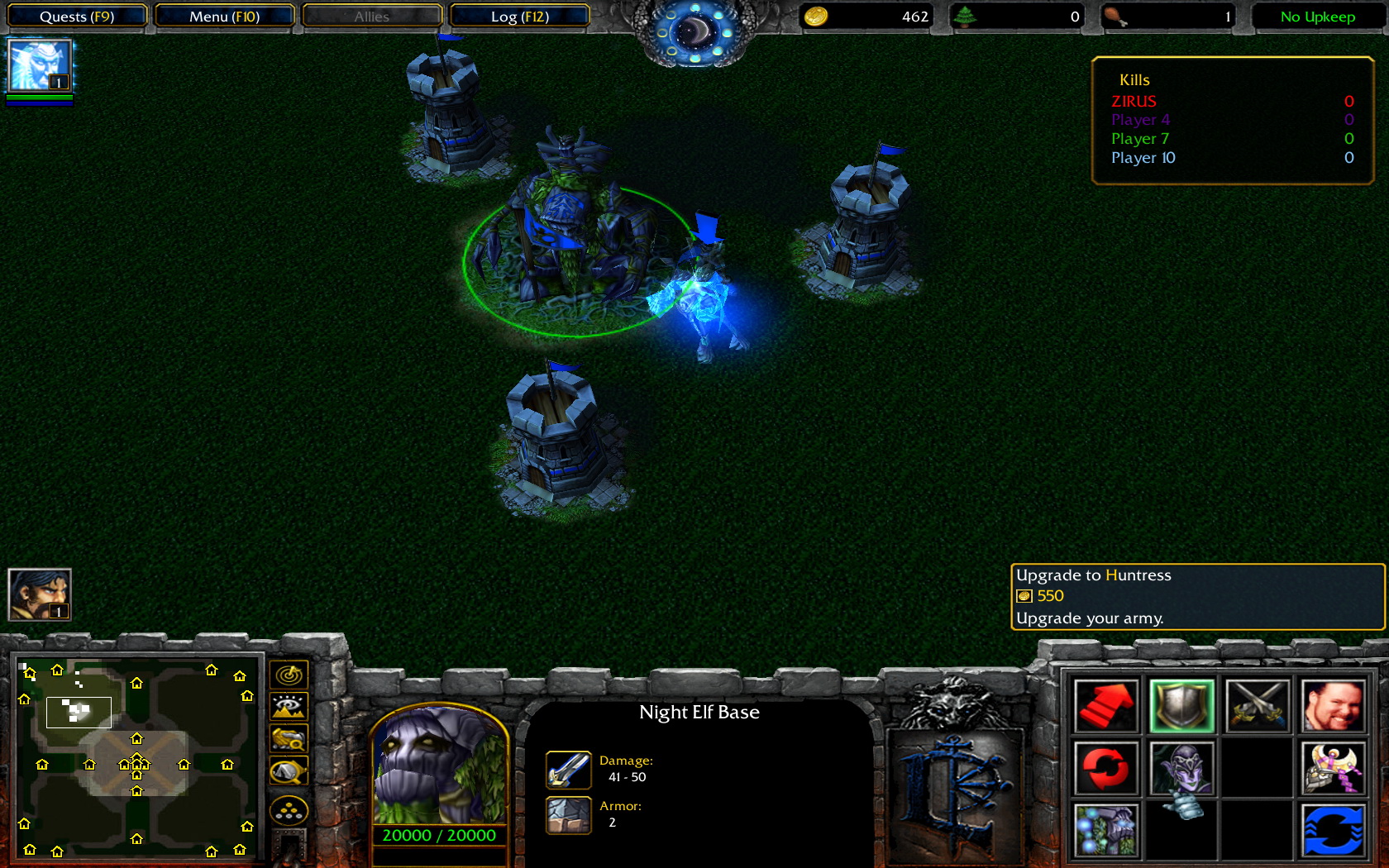Activate the red circular arrows command icon
This screenshot has width=1389, height=868.
[1106, 768]
